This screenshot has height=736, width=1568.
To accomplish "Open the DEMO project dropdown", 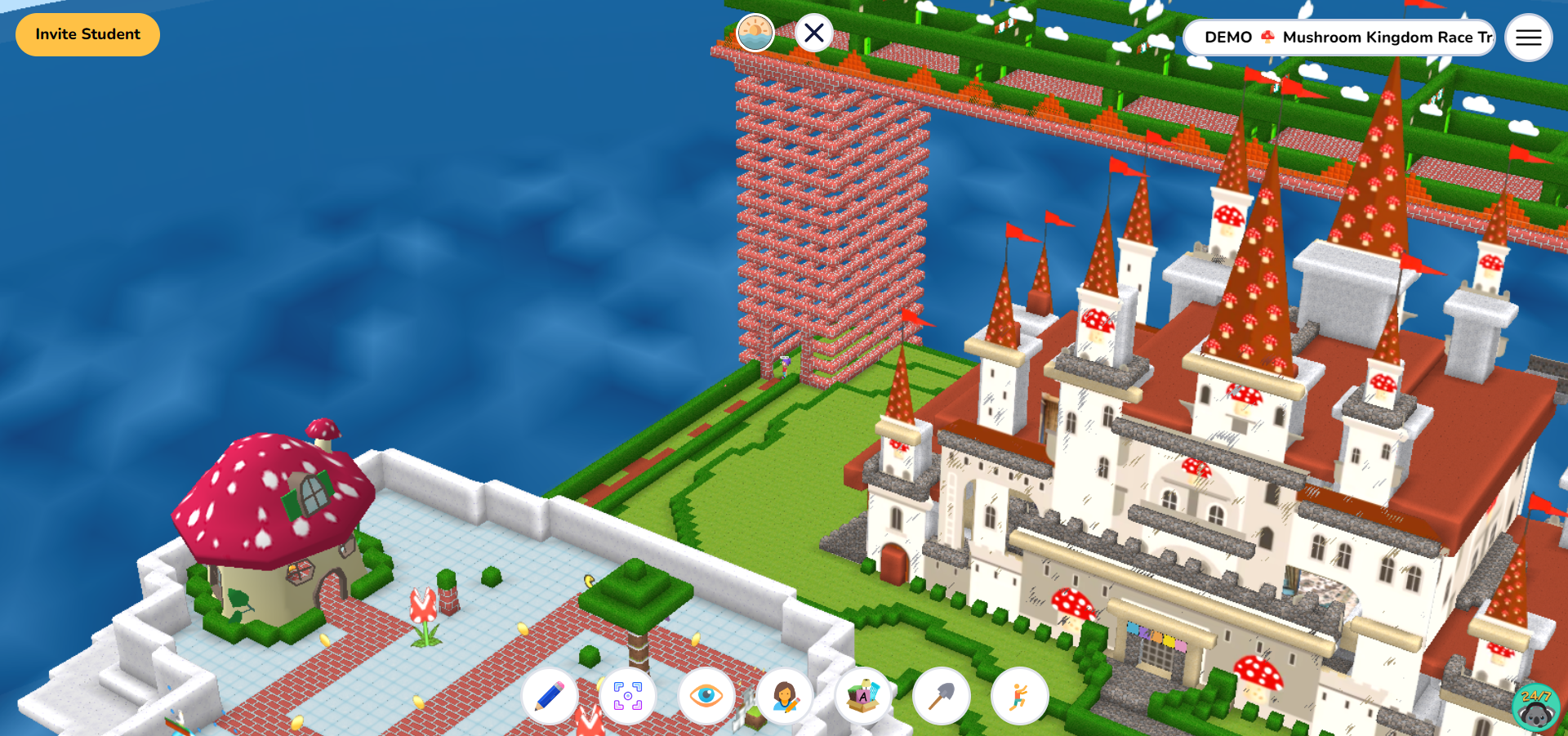I will click(1227, 38).
